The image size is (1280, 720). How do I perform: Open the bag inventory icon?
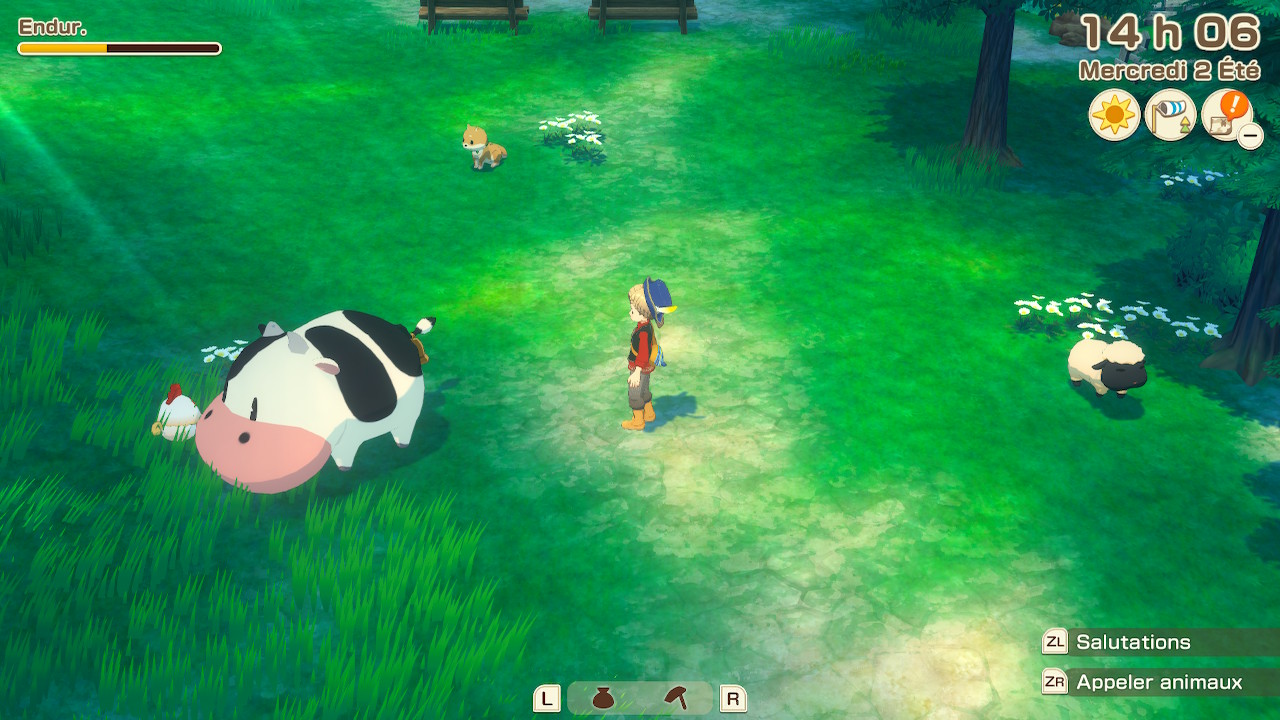pyautogui.click(x=604, y=698)
